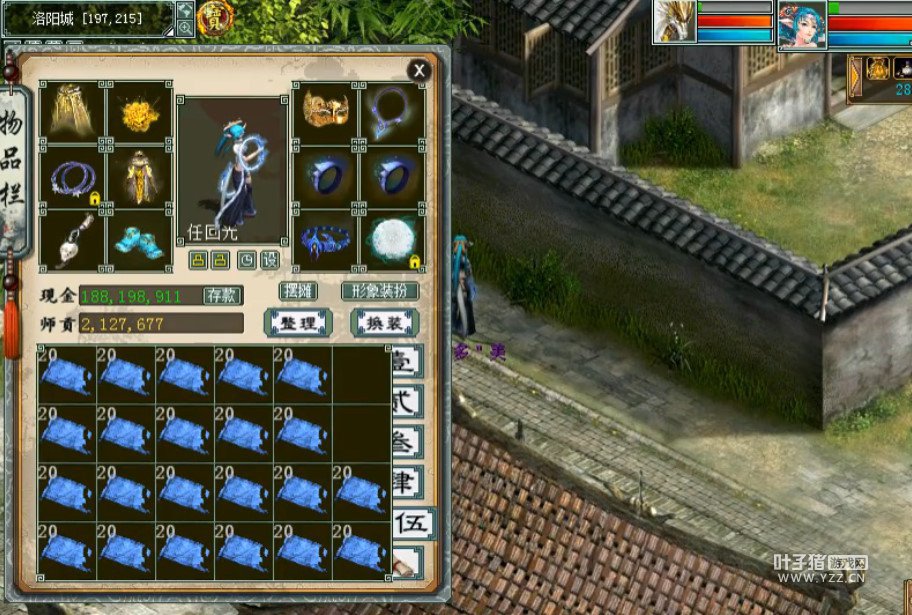Open the 寶 treasure icon near map name
The height and width of the screenshot is (615, 912).
click(x=215, y=17)
